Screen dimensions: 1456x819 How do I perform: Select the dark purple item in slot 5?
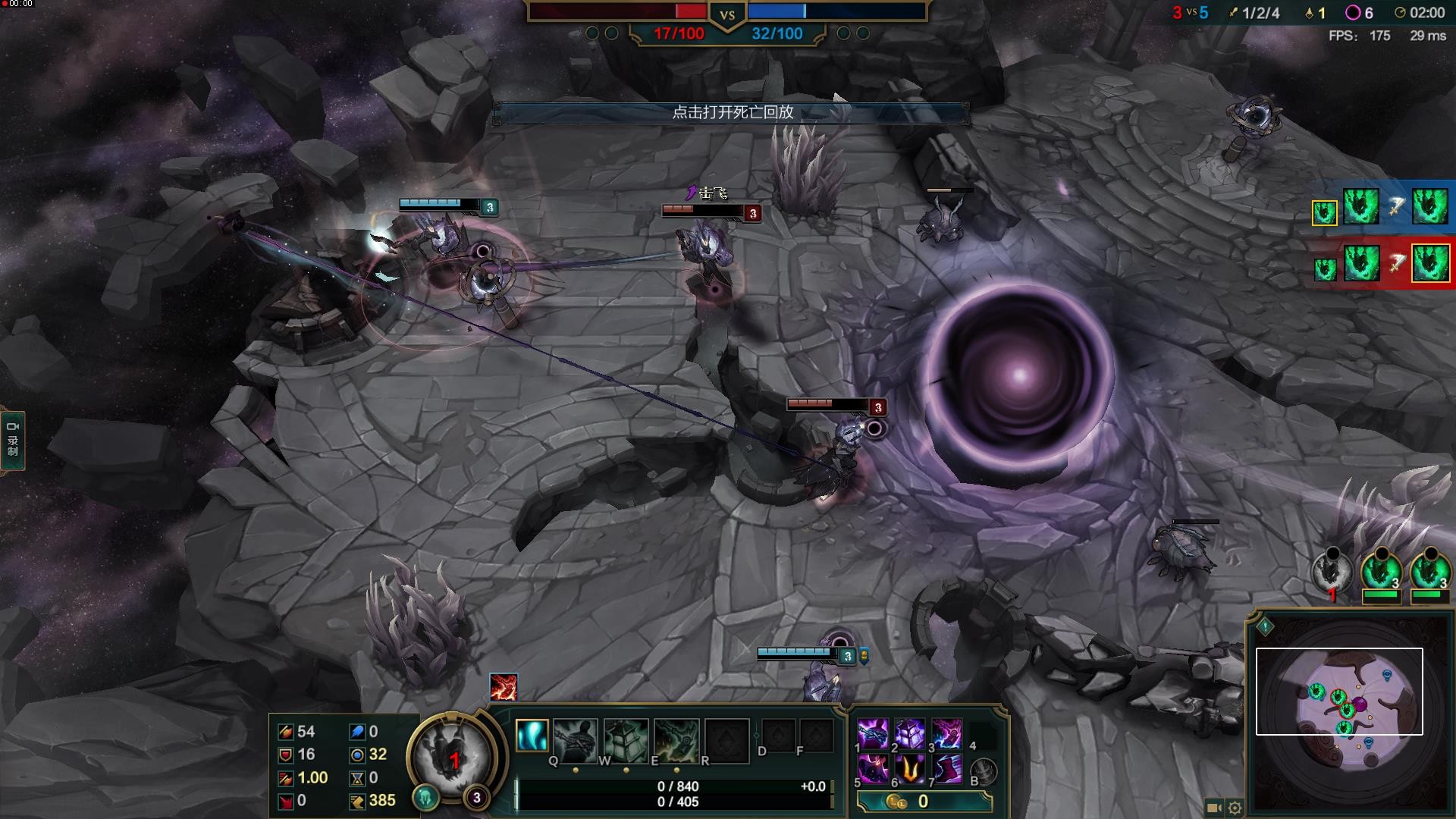pyautogui.click(x=872, y=770)
